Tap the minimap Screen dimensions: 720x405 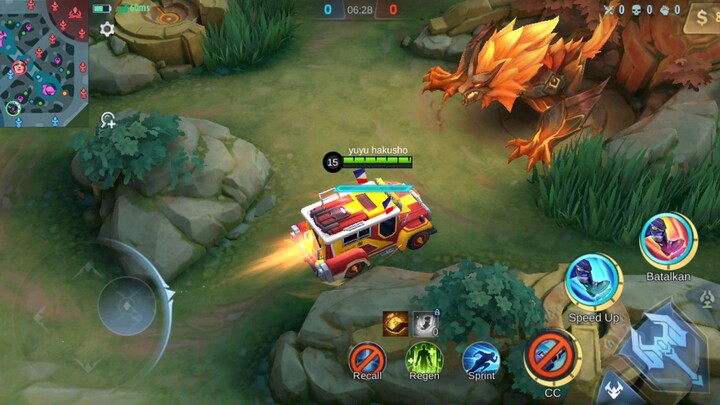(x=44, y=63)
